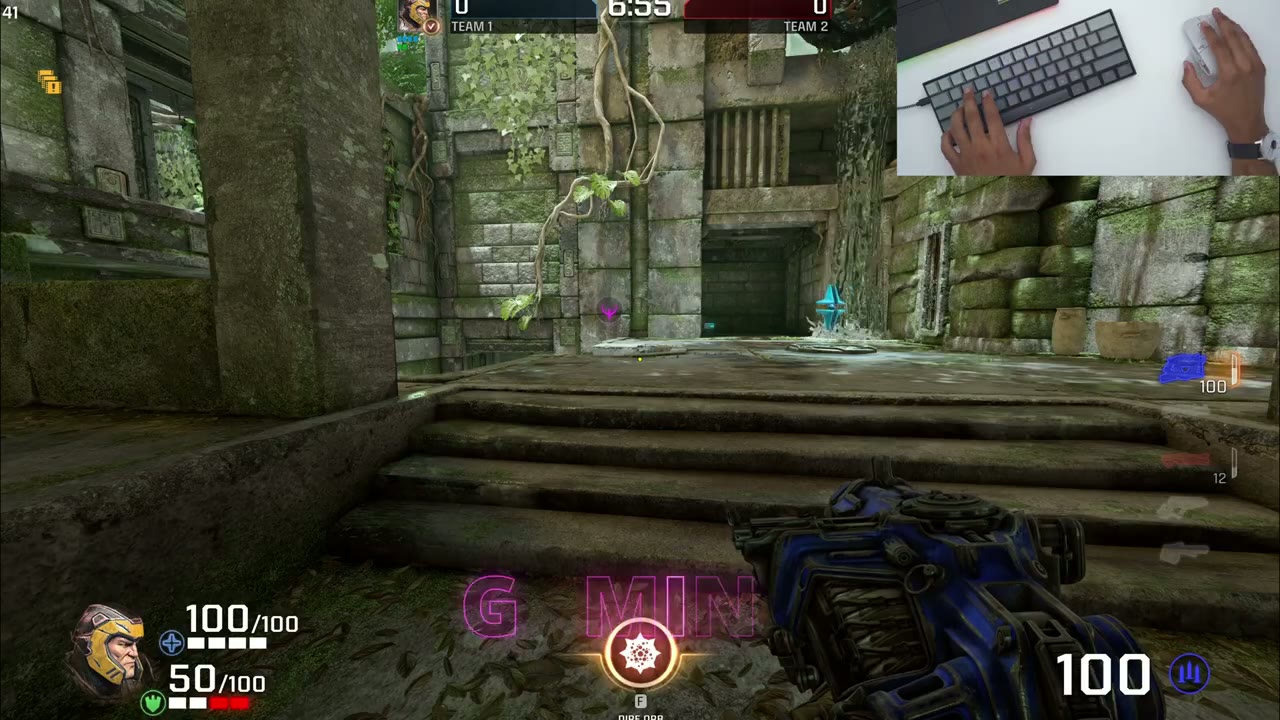Select the green health cross icon
The height and width of the screenshot is (720, 1280).
point(152,704)
